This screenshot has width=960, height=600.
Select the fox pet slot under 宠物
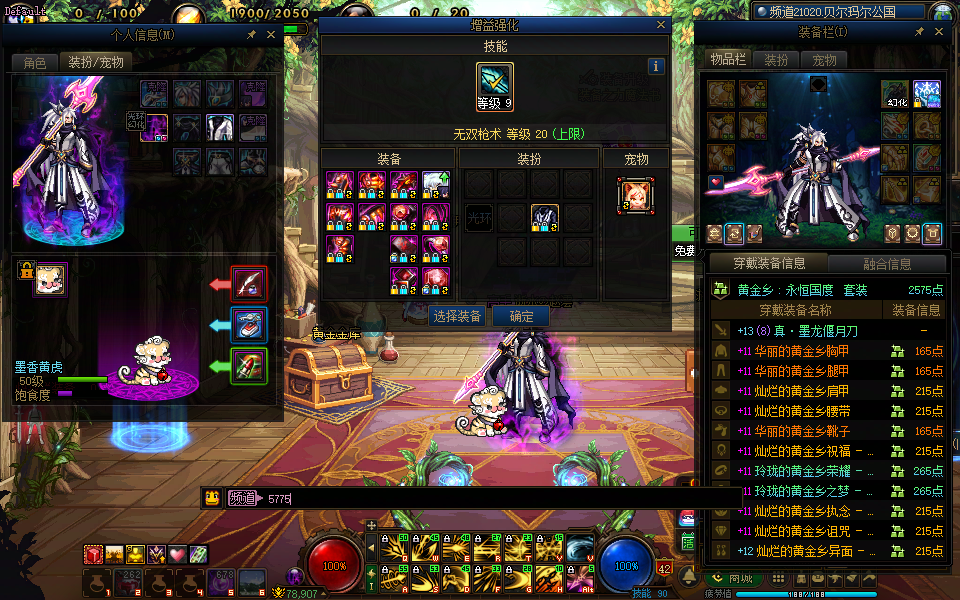(636, 194)
